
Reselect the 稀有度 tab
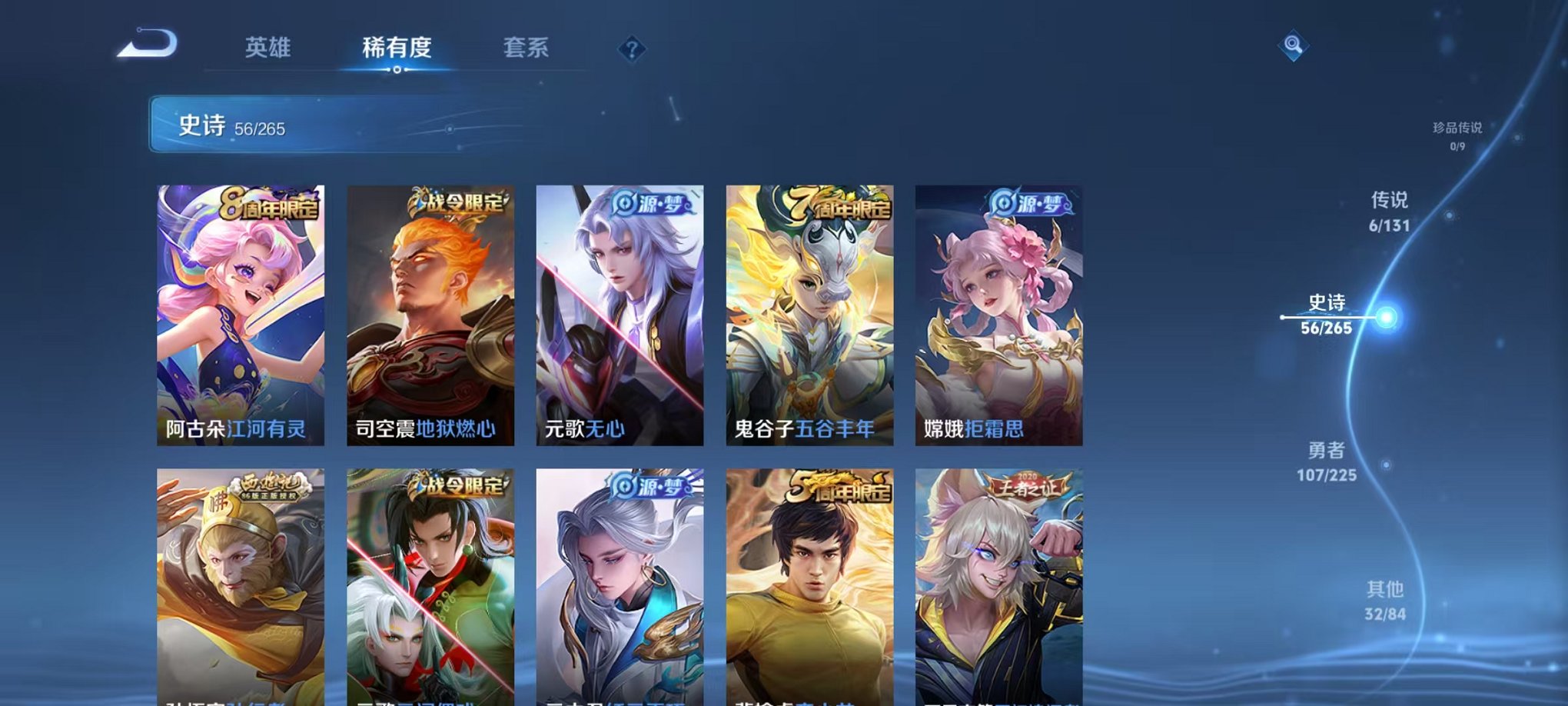[x=395, y=48]
